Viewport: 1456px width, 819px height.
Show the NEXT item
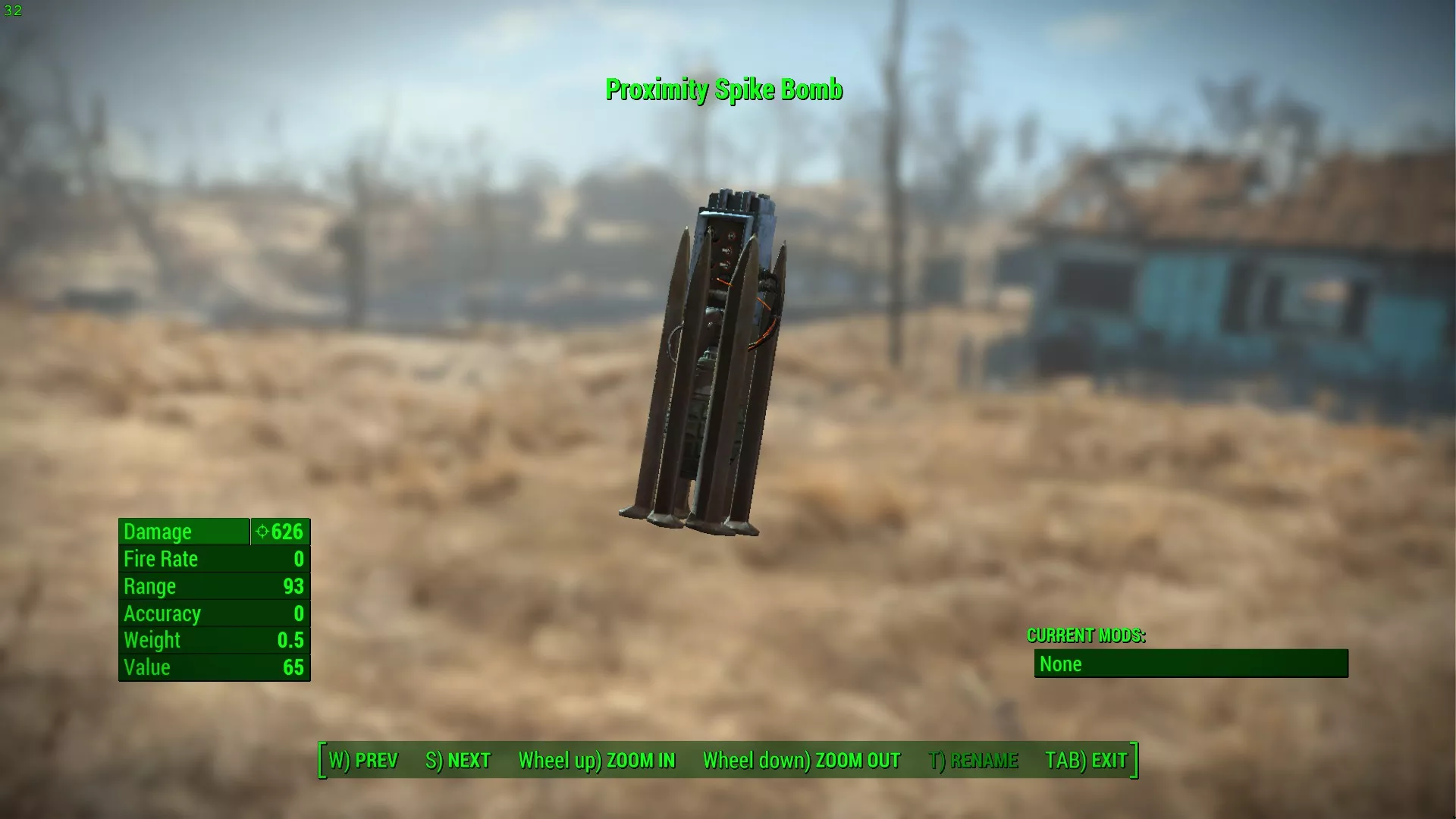point(458,761)
